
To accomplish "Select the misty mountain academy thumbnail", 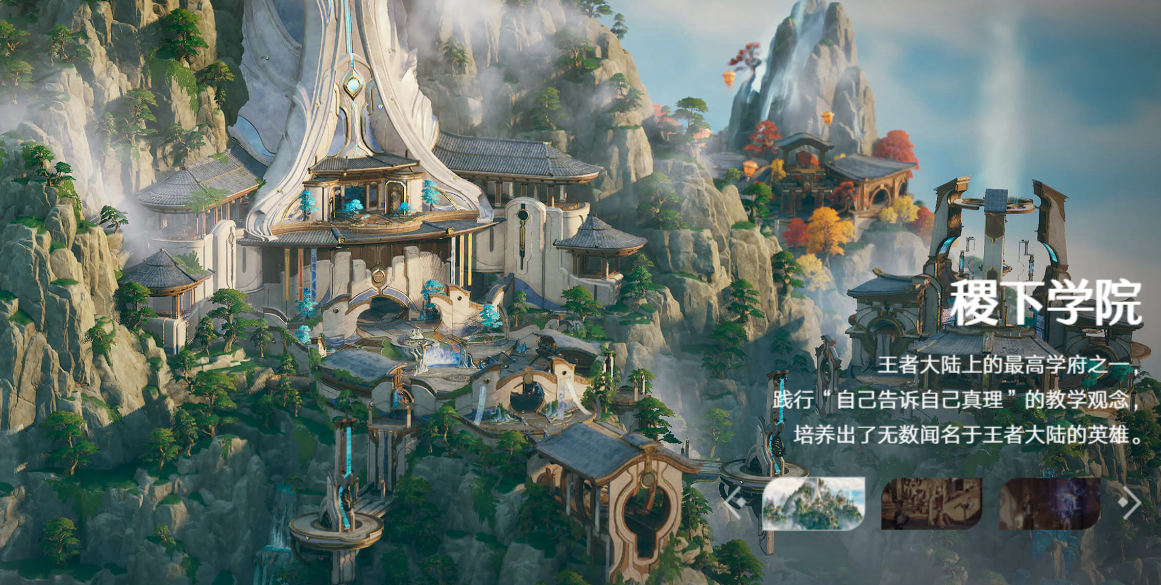I will (813, 503).
